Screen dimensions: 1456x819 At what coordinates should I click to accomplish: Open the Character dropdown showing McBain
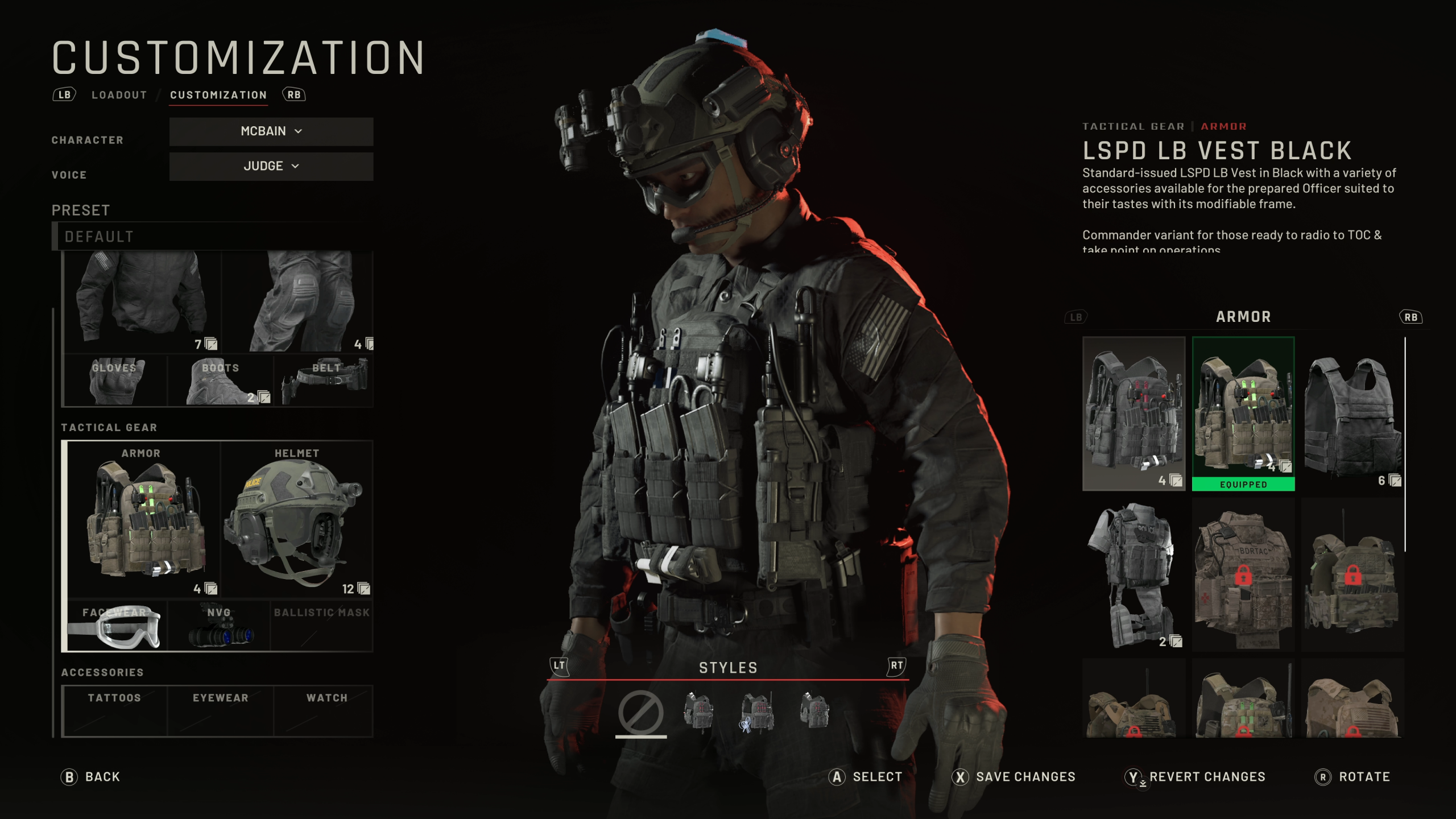(x=271, y=131)
